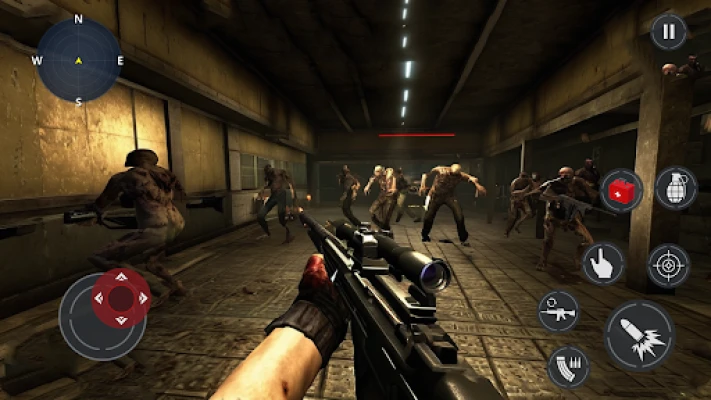Viewport: 711px width, 400px height.
Task: Aim with the crosshair scope button
Action: [x=669, y=265]
